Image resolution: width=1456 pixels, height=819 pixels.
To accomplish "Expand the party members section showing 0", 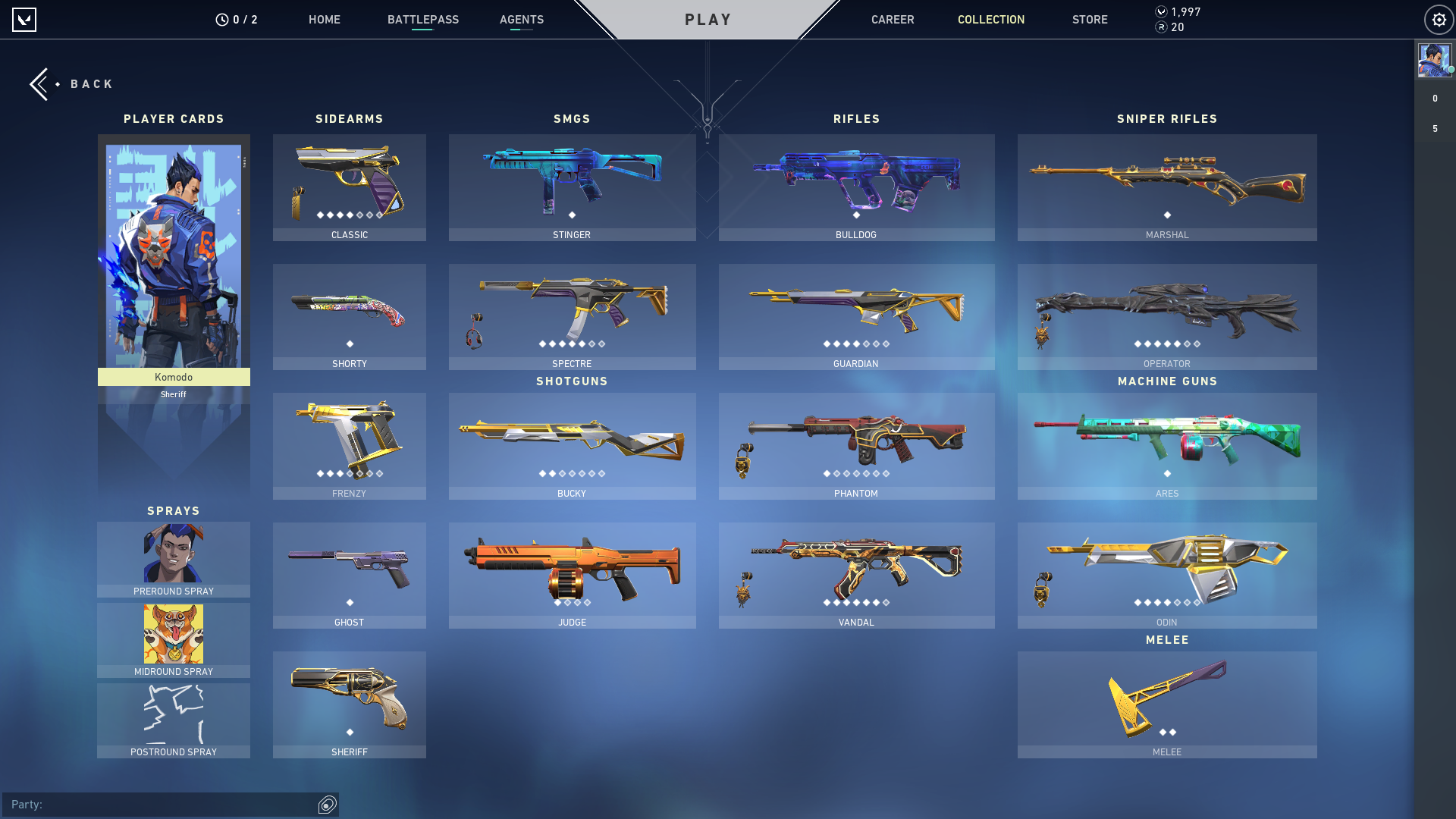I will coord(1434,98).
